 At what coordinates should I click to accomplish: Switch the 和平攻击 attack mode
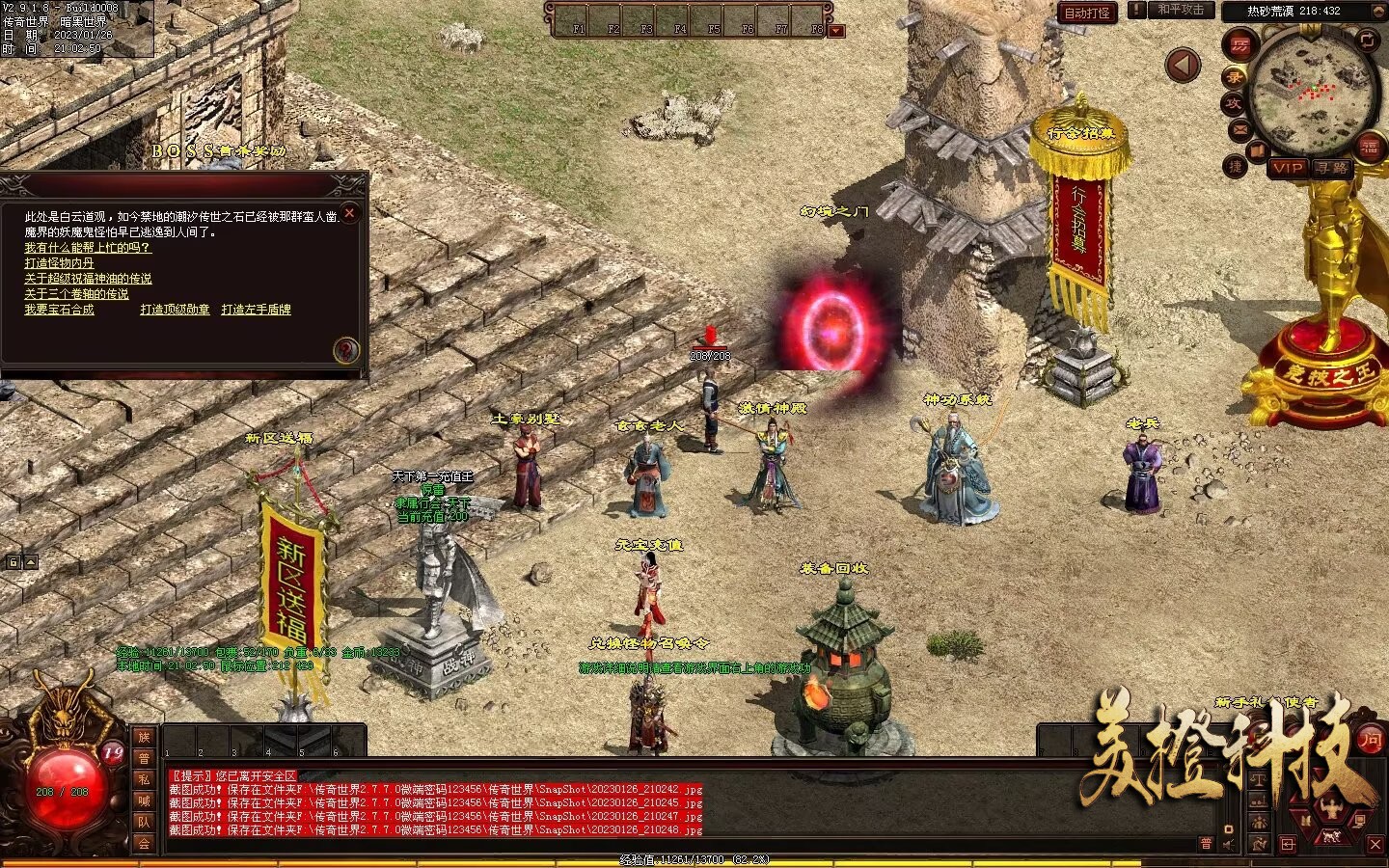1181,10
